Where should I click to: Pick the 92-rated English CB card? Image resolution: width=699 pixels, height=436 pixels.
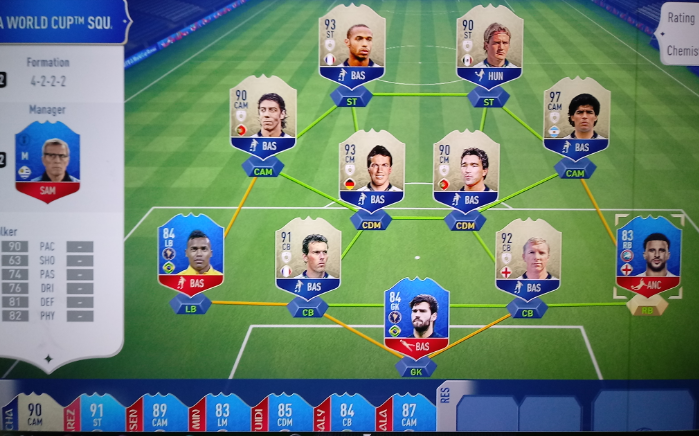[527, 259]
